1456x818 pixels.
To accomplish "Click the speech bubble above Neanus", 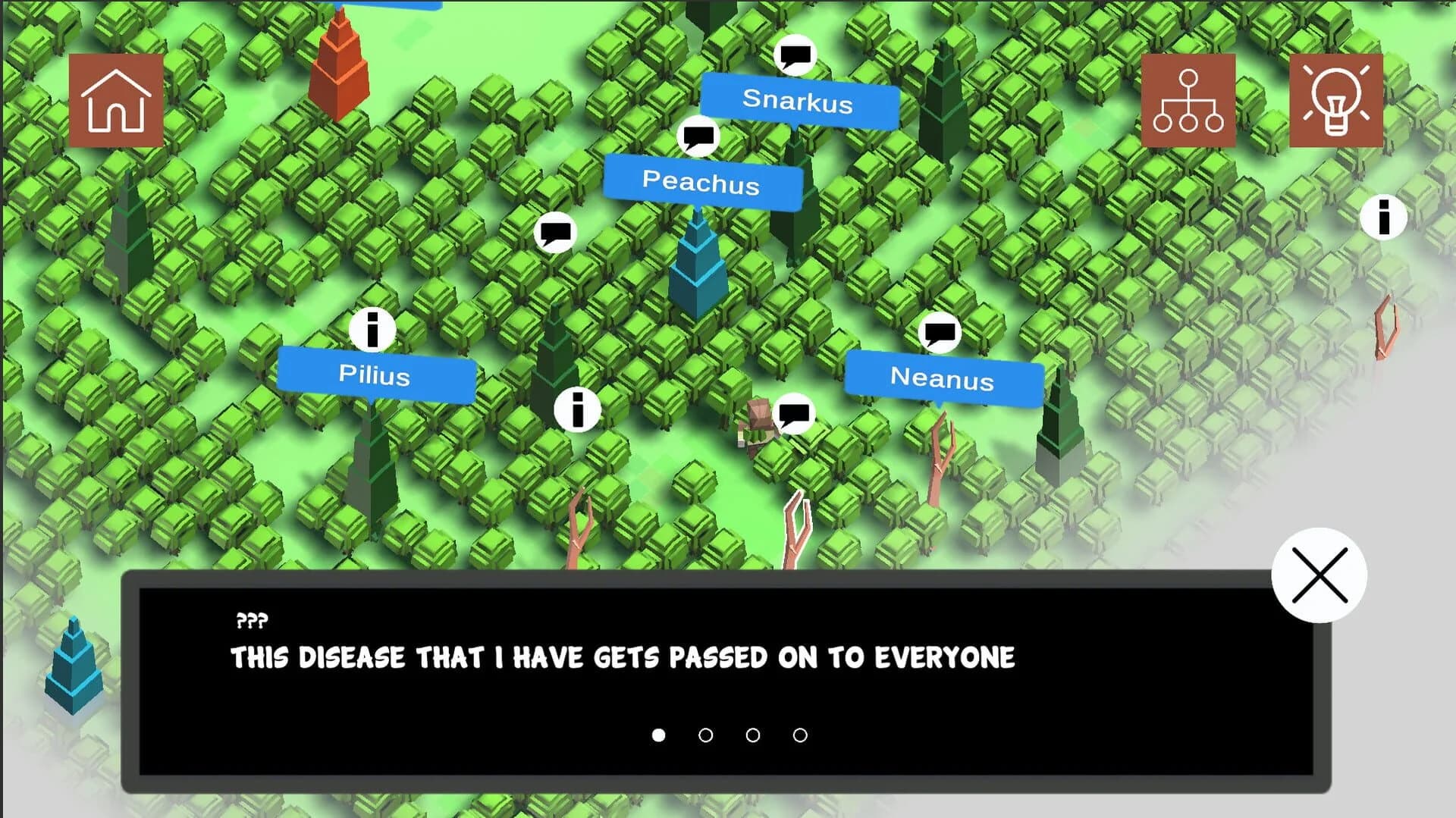I will point(940,333).
